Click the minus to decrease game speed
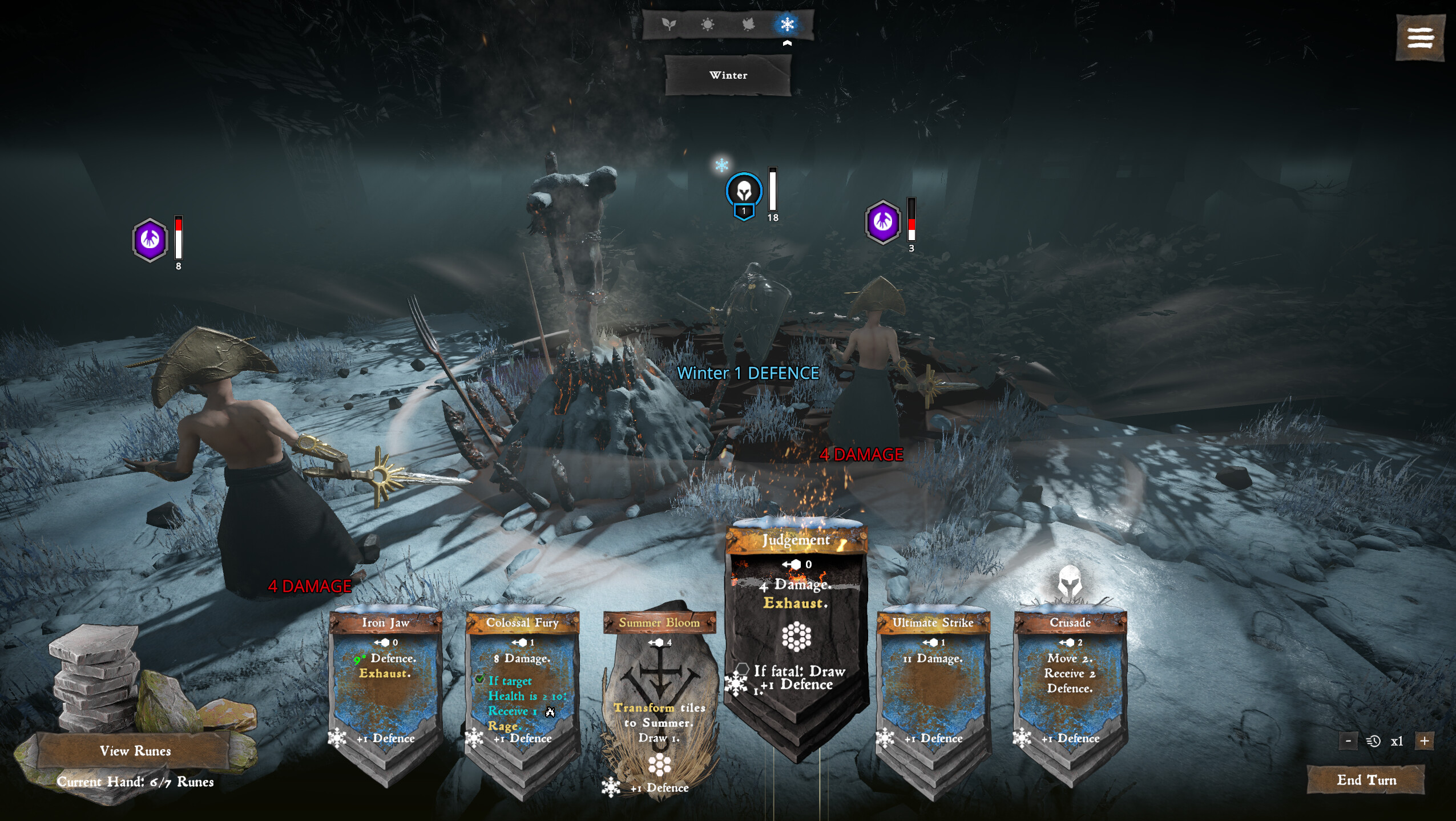The height and width of the screenshot is (821, 1456). pos(1349,740)
